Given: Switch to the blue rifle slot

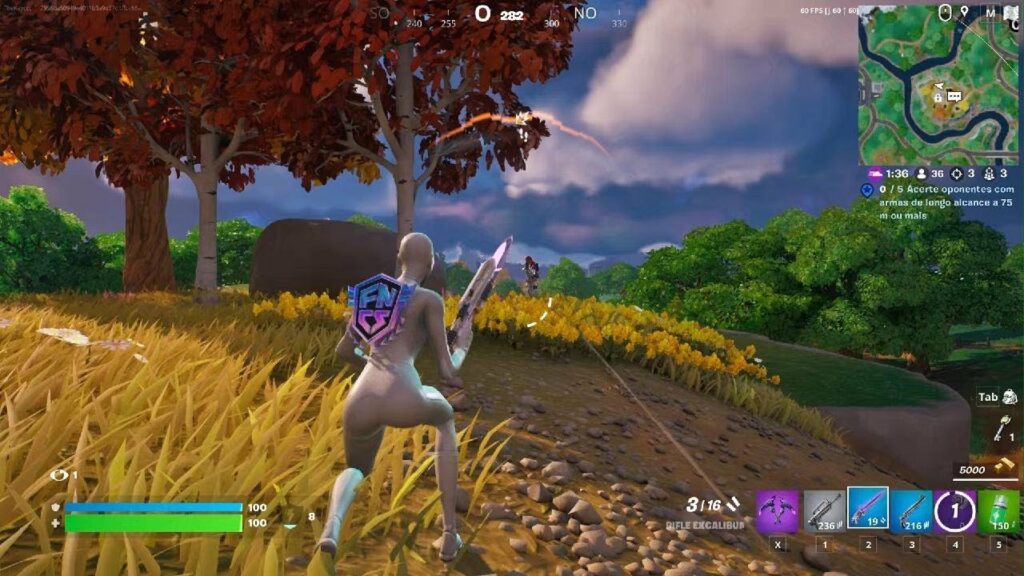Looking at the screenshot, I should point(911,511).
